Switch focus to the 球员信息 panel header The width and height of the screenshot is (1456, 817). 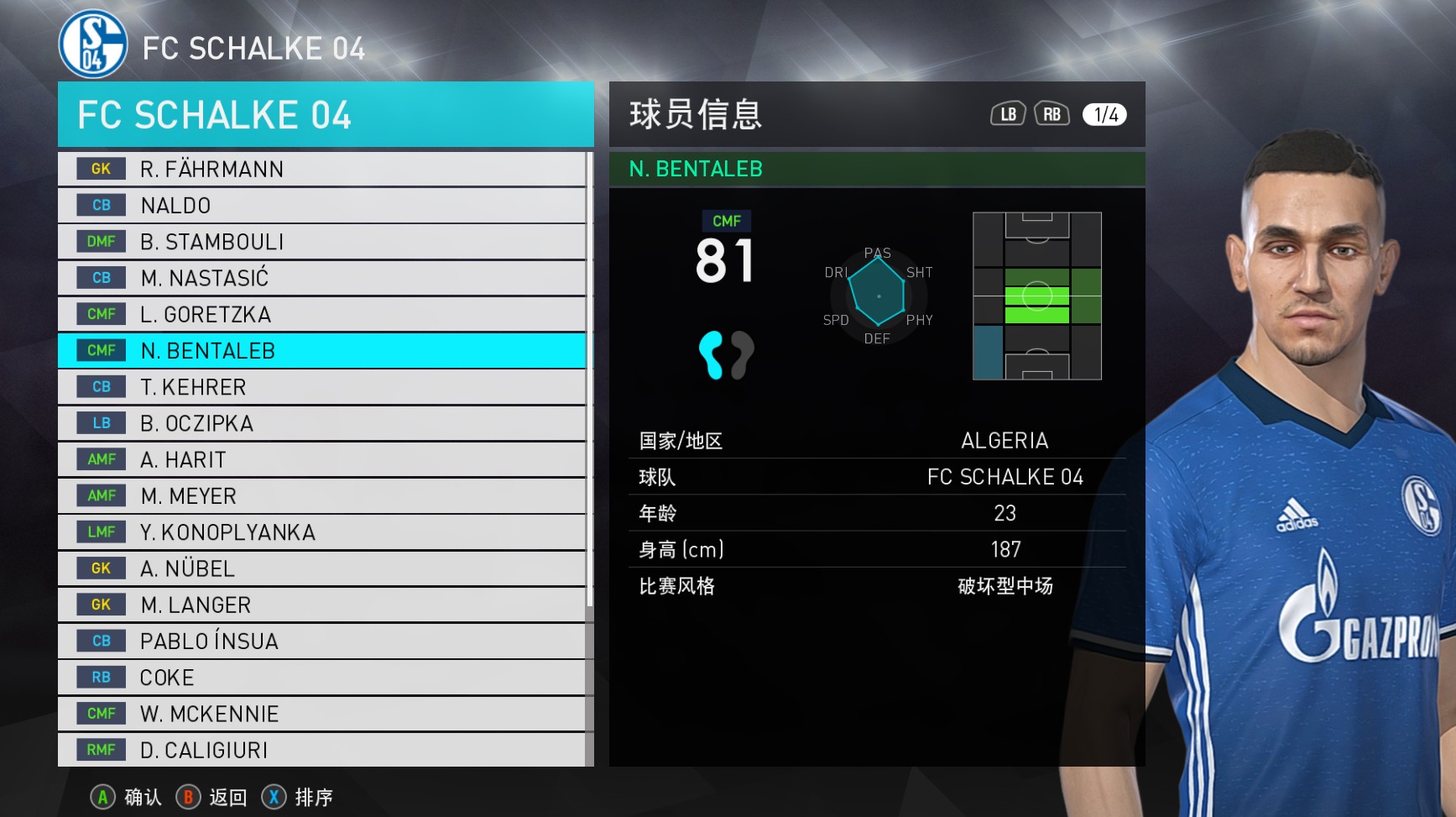click(696, 115)
